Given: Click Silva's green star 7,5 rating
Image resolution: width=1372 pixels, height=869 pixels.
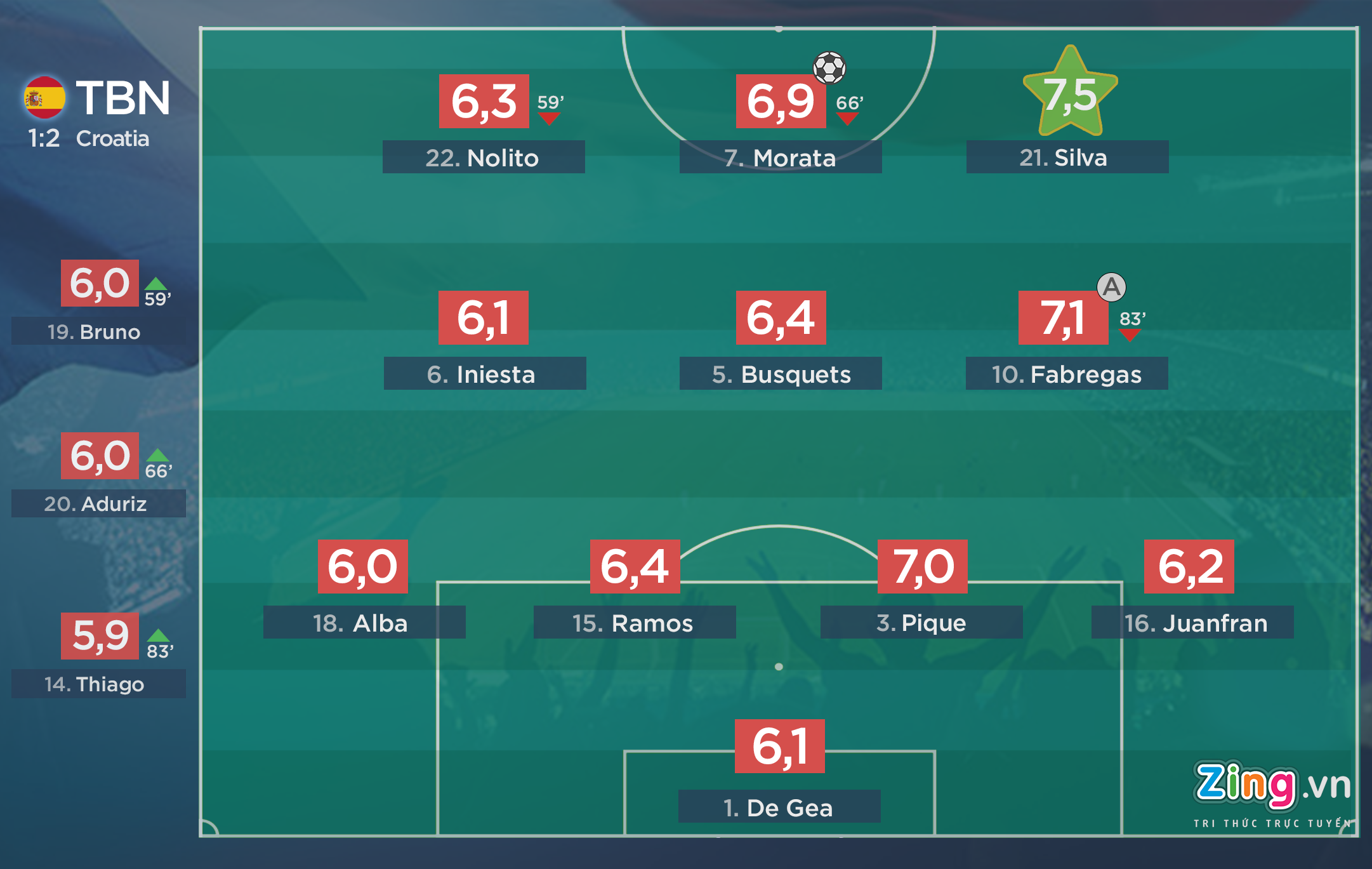Looking at the screenshot, I should (1071, 94).
